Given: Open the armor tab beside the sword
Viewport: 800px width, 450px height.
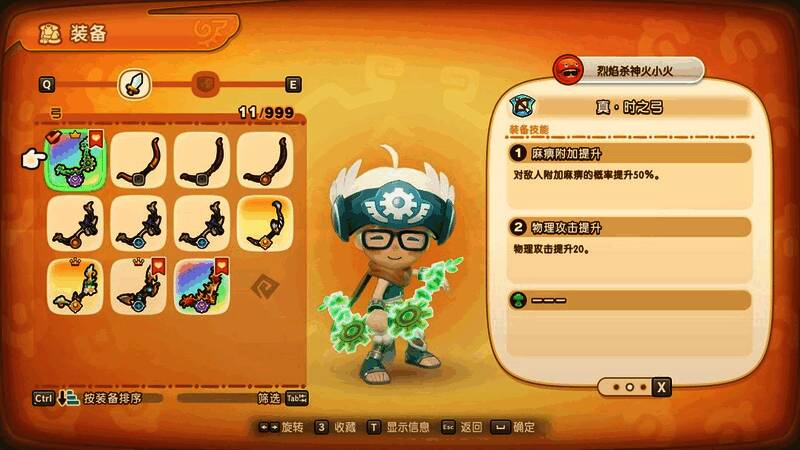Looking at the screenshot, I should [x=205, y=84].
